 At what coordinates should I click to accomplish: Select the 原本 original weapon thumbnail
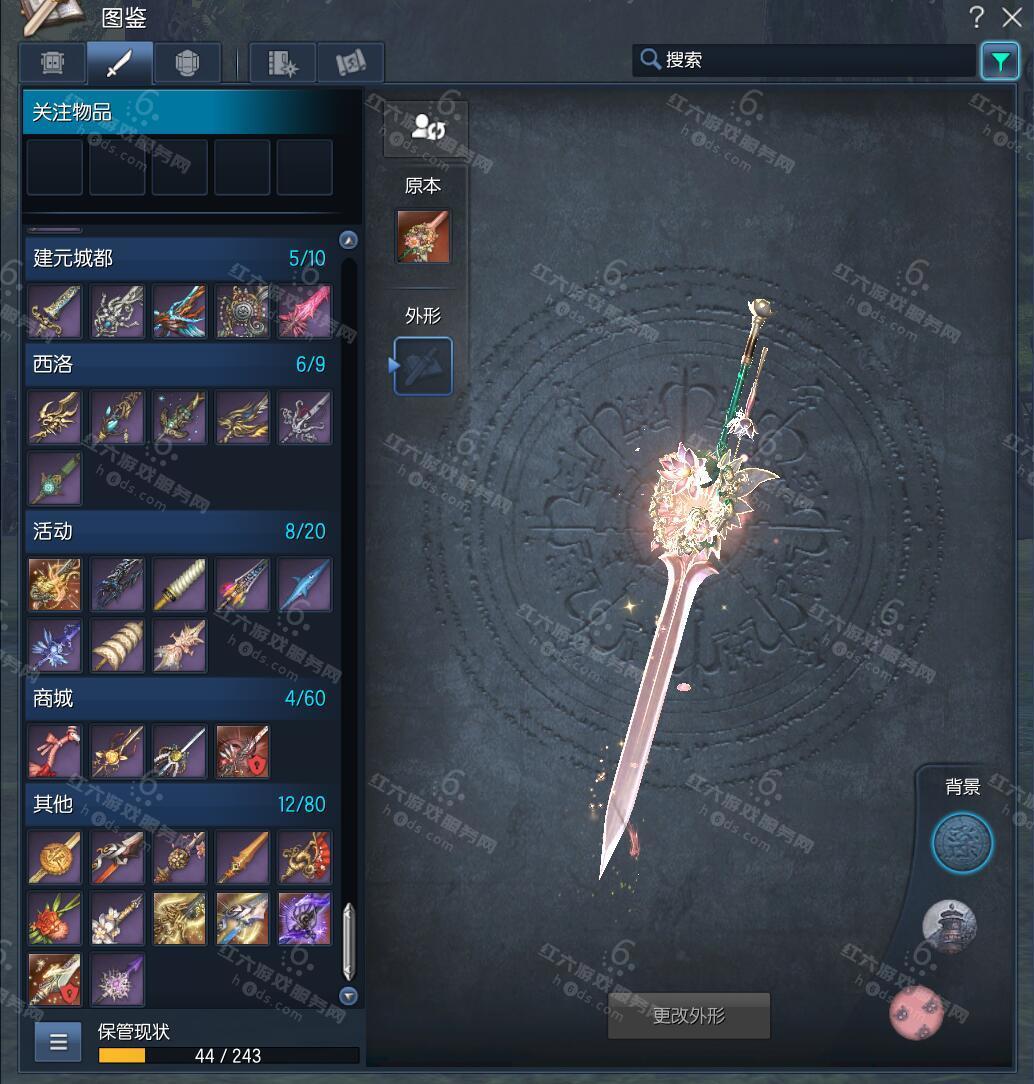(423, 236)
